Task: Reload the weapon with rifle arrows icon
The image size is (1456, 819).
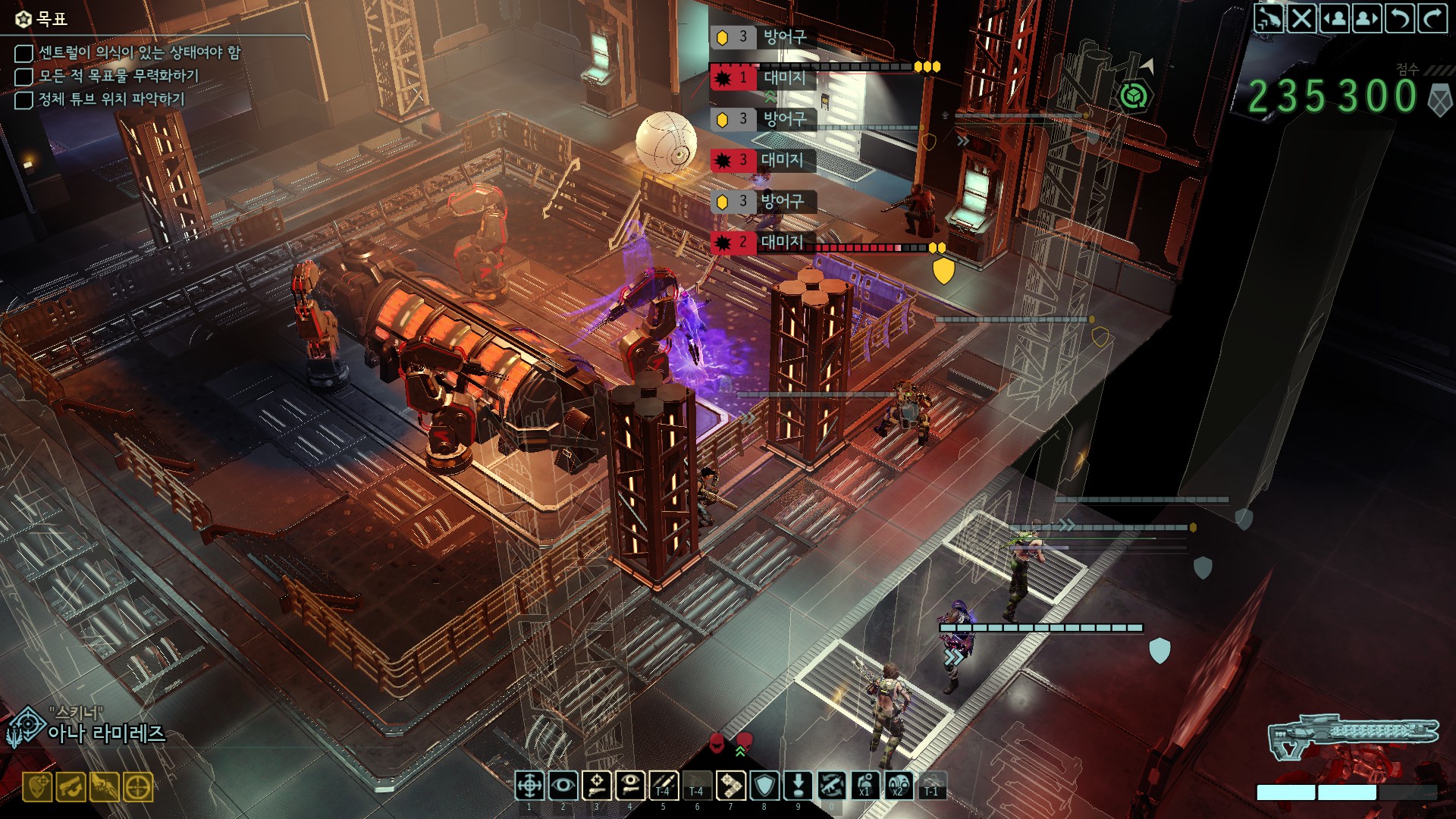Action: tap(832, 786)
